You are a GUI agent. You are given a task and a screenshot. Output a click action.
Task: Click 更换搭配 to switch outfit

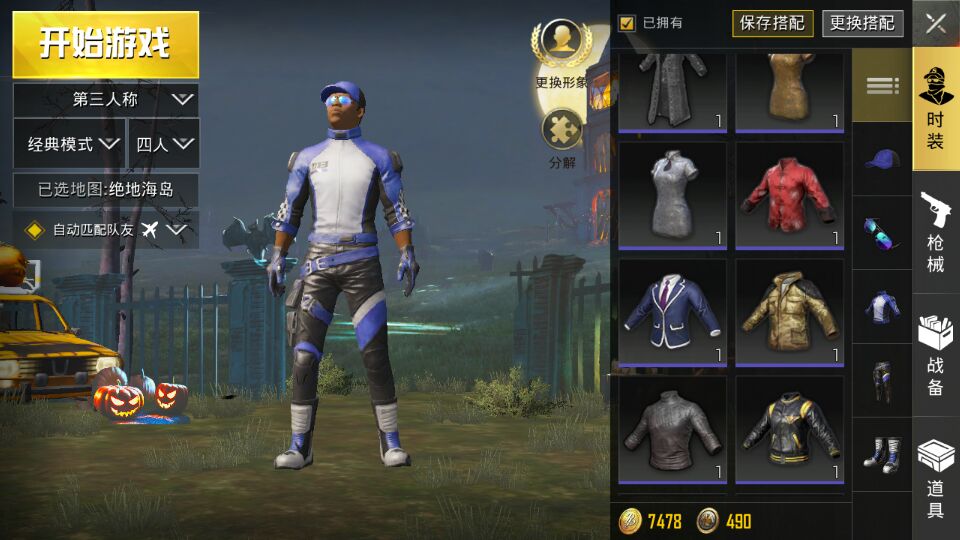coord(862,23)
